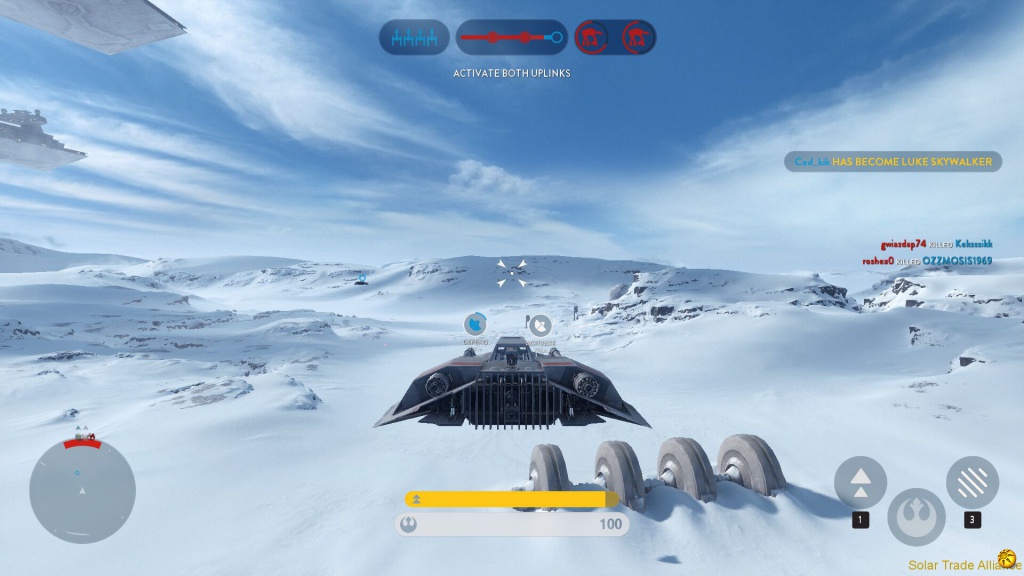Viewport: 1024px width, 576px height.
Task: Trigger the diagonal-stripes ability icon
Action: click(x=972, y=482)
